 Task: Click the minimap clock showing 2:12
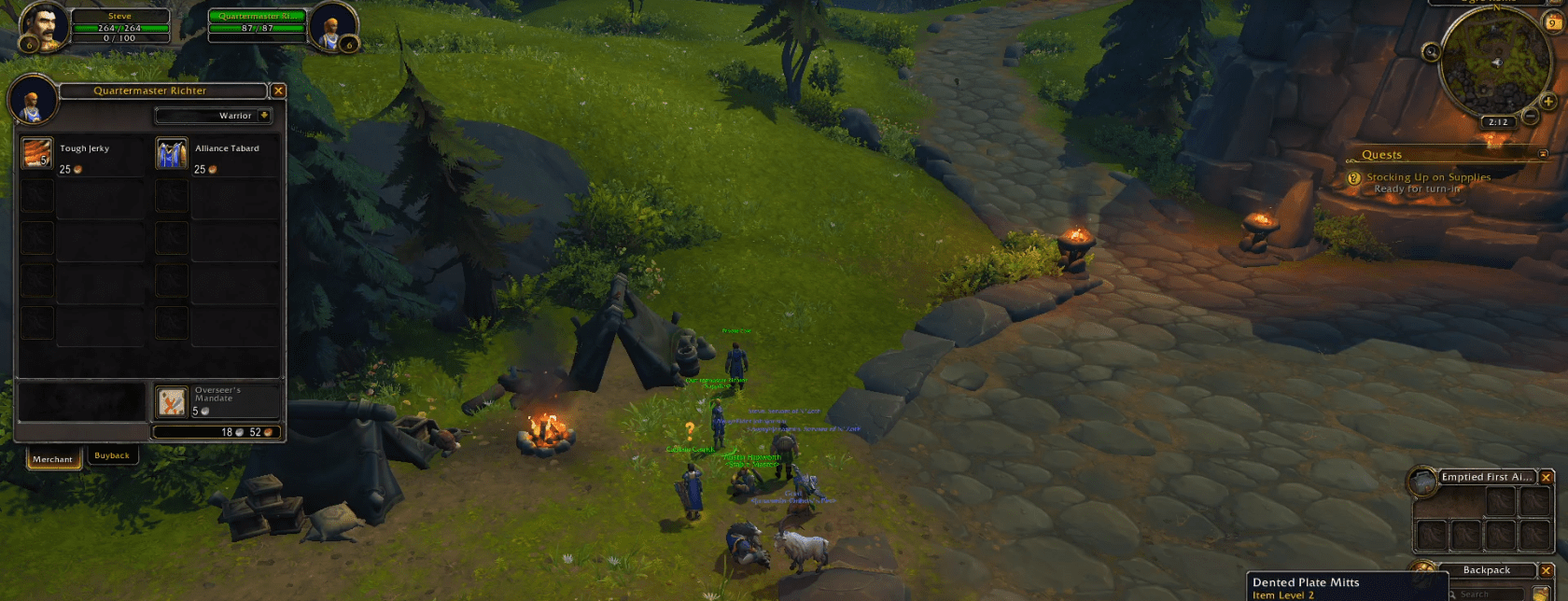click(1498, 122)
